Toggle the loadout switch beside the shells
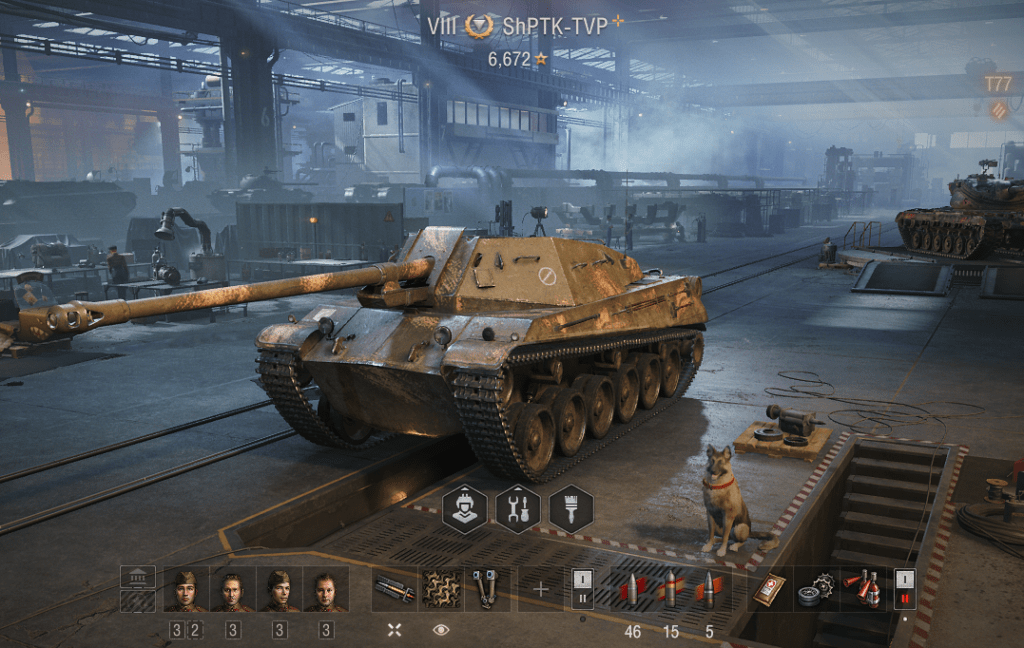The image size is (1024, 648). 584,590
